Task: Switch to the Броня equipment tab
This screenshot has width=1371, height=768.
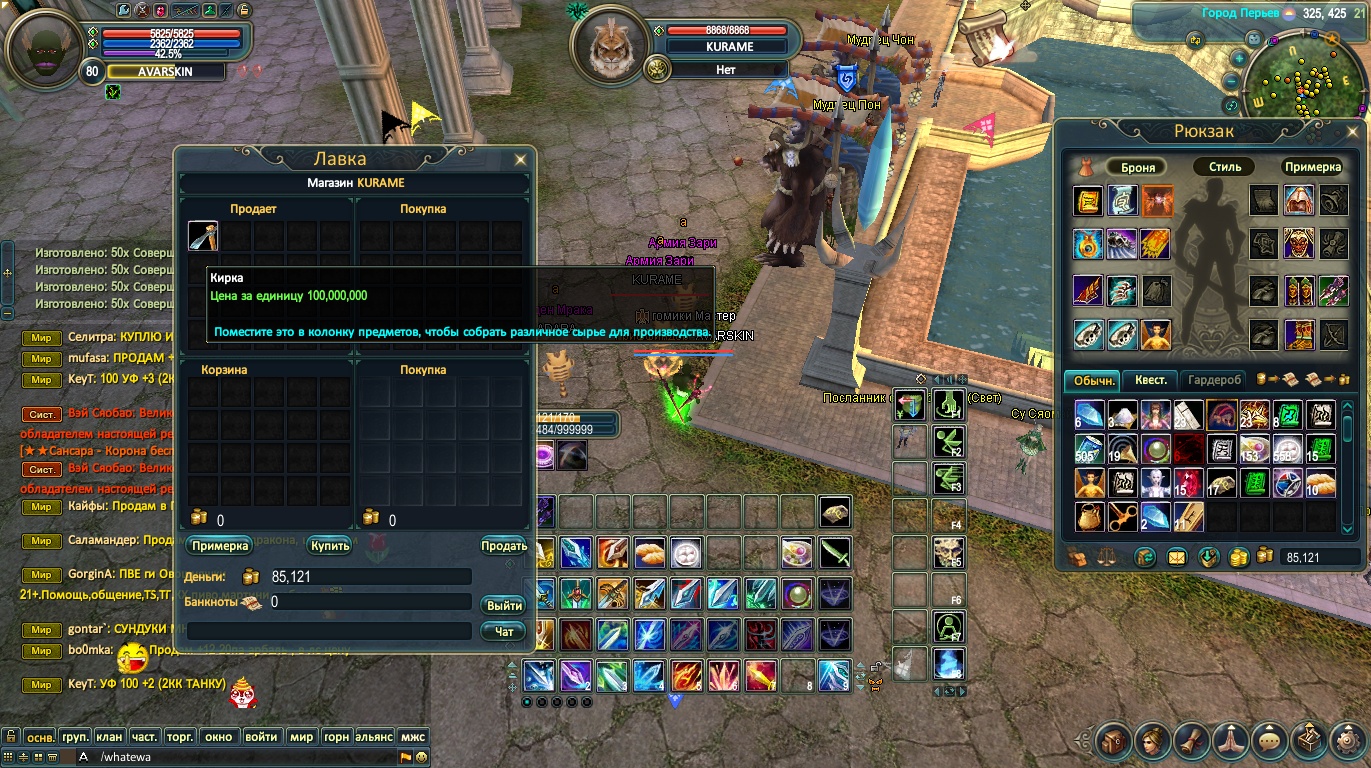Action: click(1138, 167)
